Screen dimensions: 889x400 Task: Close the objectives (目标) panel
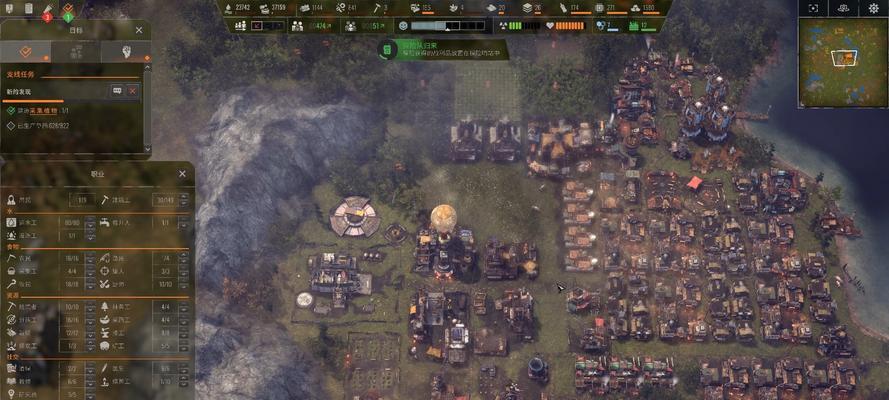click(139, 30)
